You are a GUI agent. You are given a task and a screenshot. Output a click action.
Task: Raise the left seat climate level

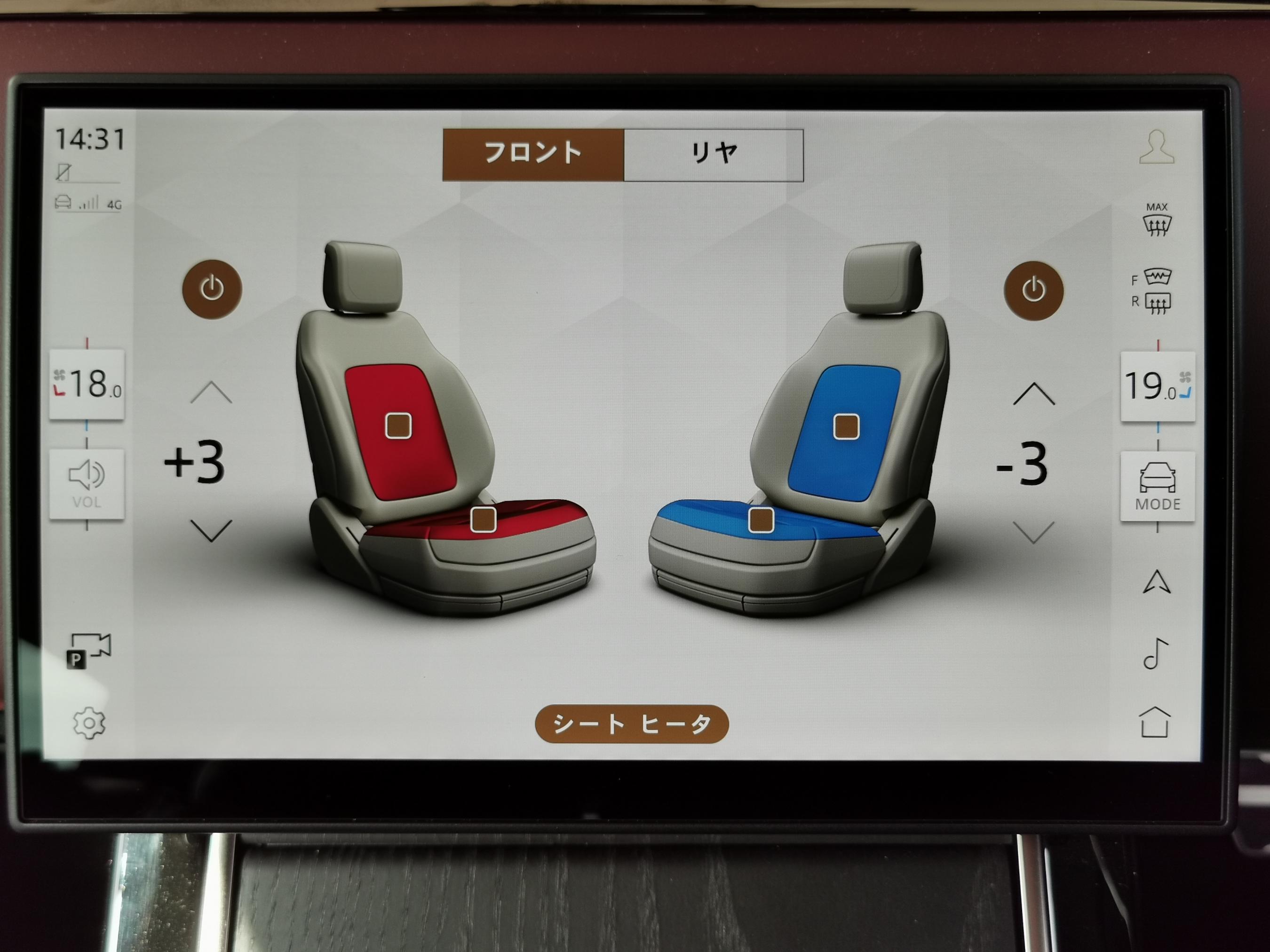[211, 393]
